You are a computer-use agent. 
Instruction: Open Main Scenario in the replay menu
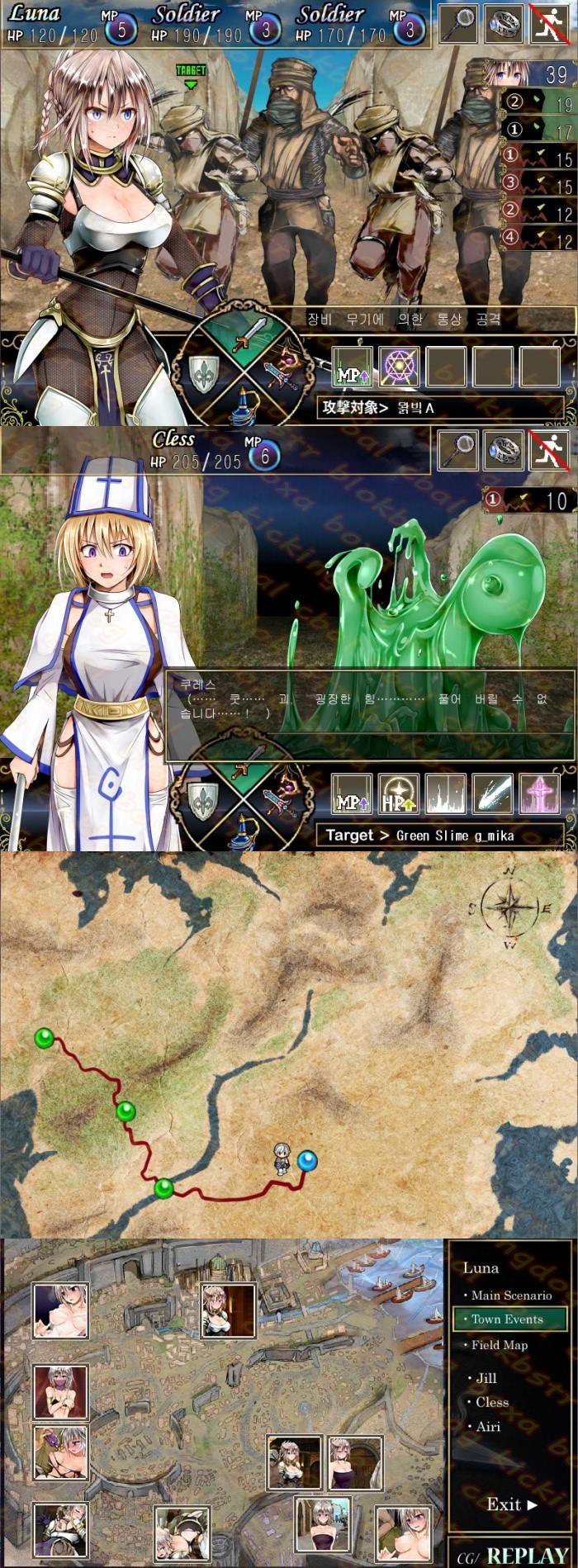tap(510, 1296)
